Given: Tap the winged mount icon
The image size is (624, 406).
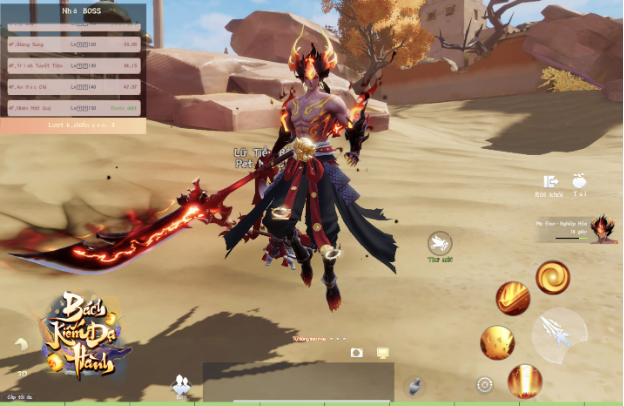Looking at the screenshot, I should tap(439, 243).
